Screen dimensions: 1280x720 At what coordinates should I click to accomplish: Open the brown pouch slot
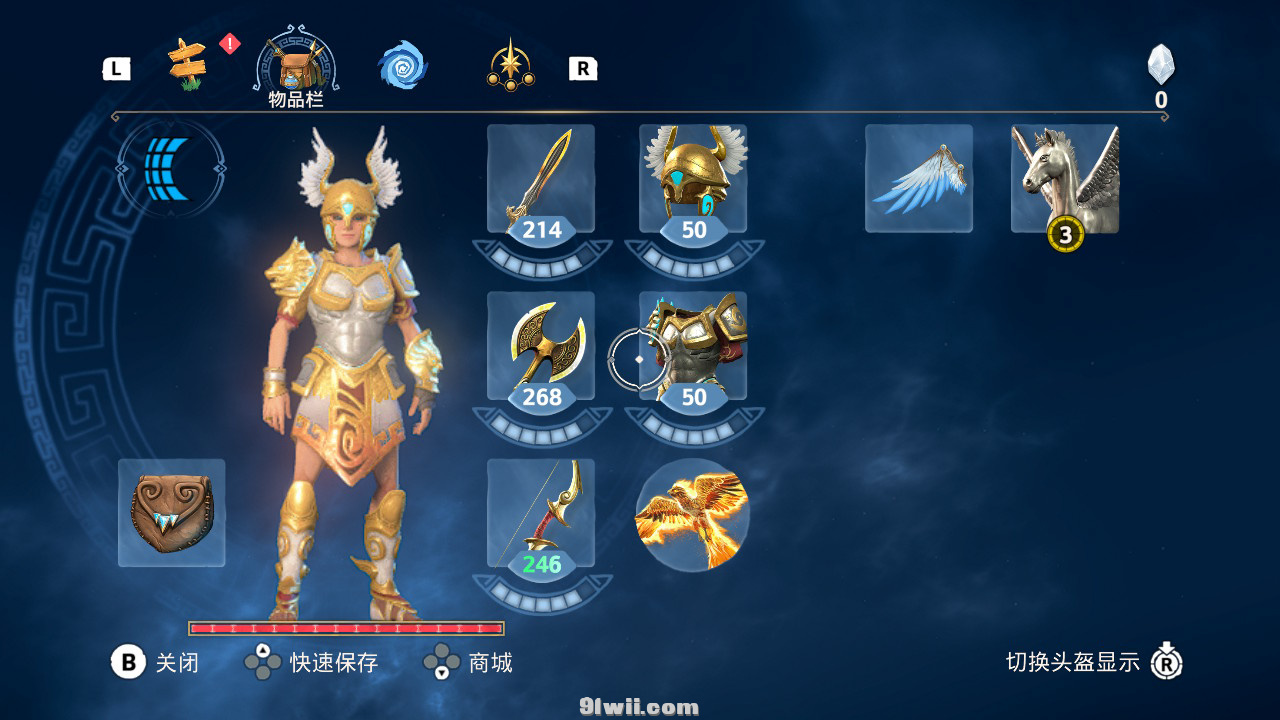point(172,513)
